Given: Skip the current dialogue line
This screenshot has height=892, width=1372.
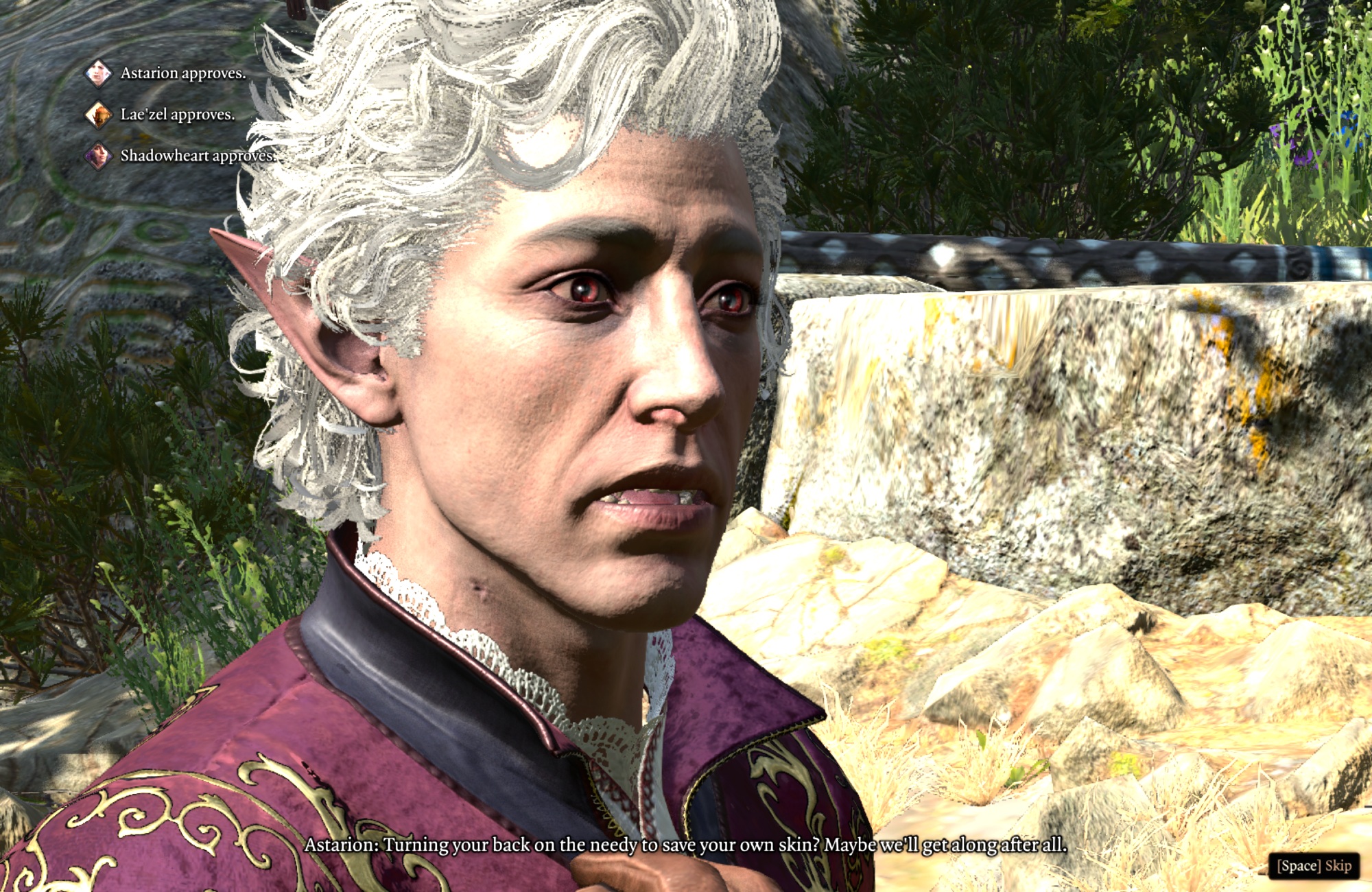Looking at the screenshot, I should 1313,866.
